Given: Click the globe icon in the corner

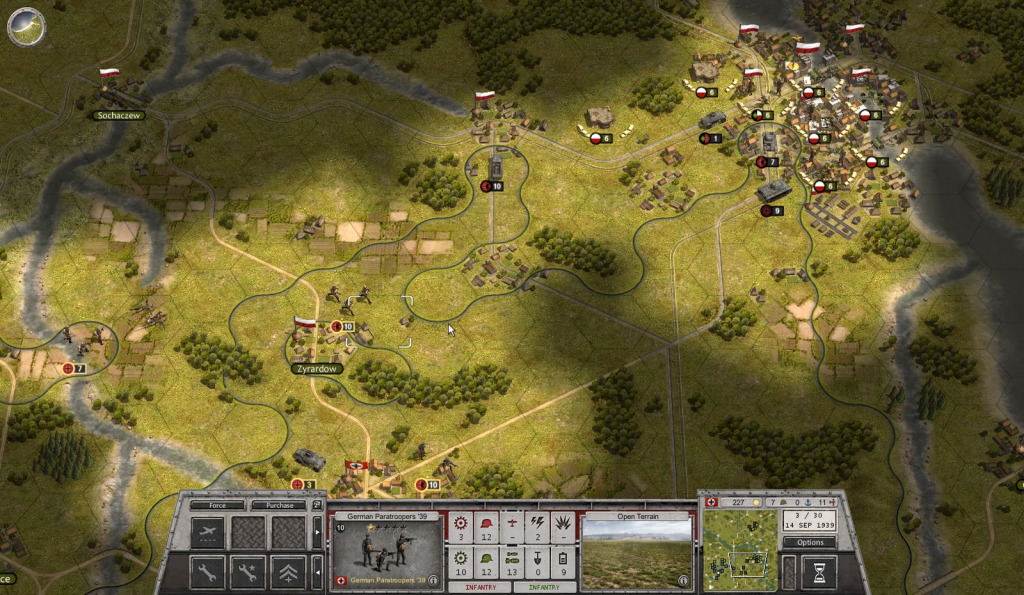Looking at the screenshot, I should (25, 26).
